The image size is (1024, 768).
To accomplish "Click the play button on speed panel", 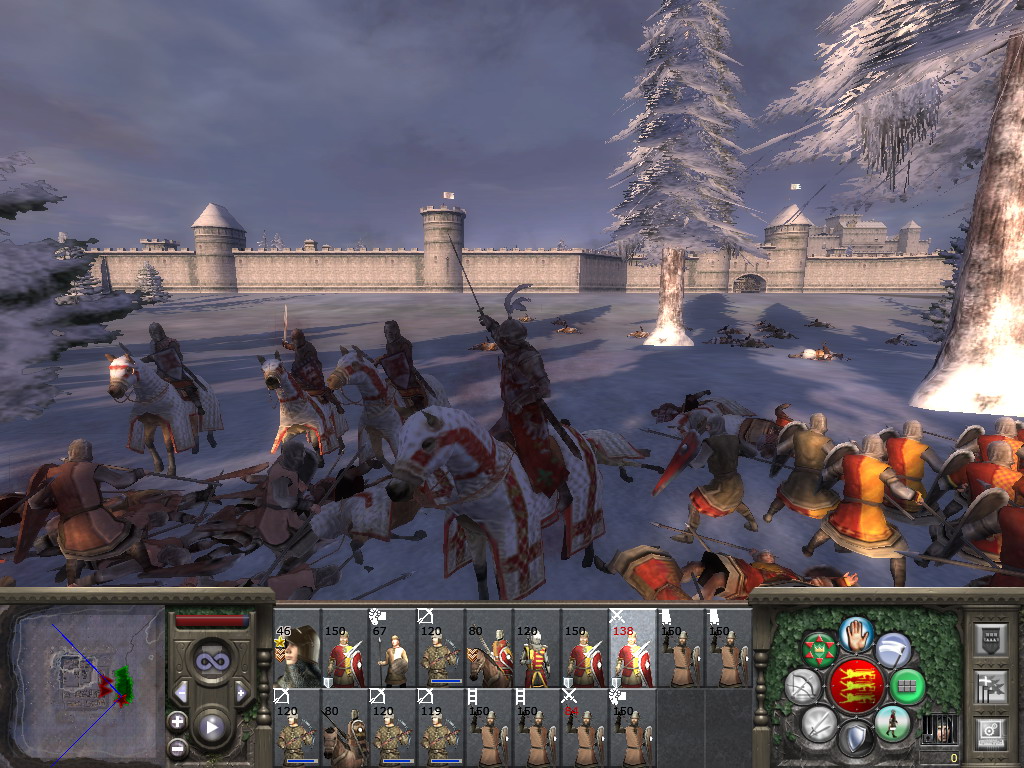I will [x=211, y=727].
